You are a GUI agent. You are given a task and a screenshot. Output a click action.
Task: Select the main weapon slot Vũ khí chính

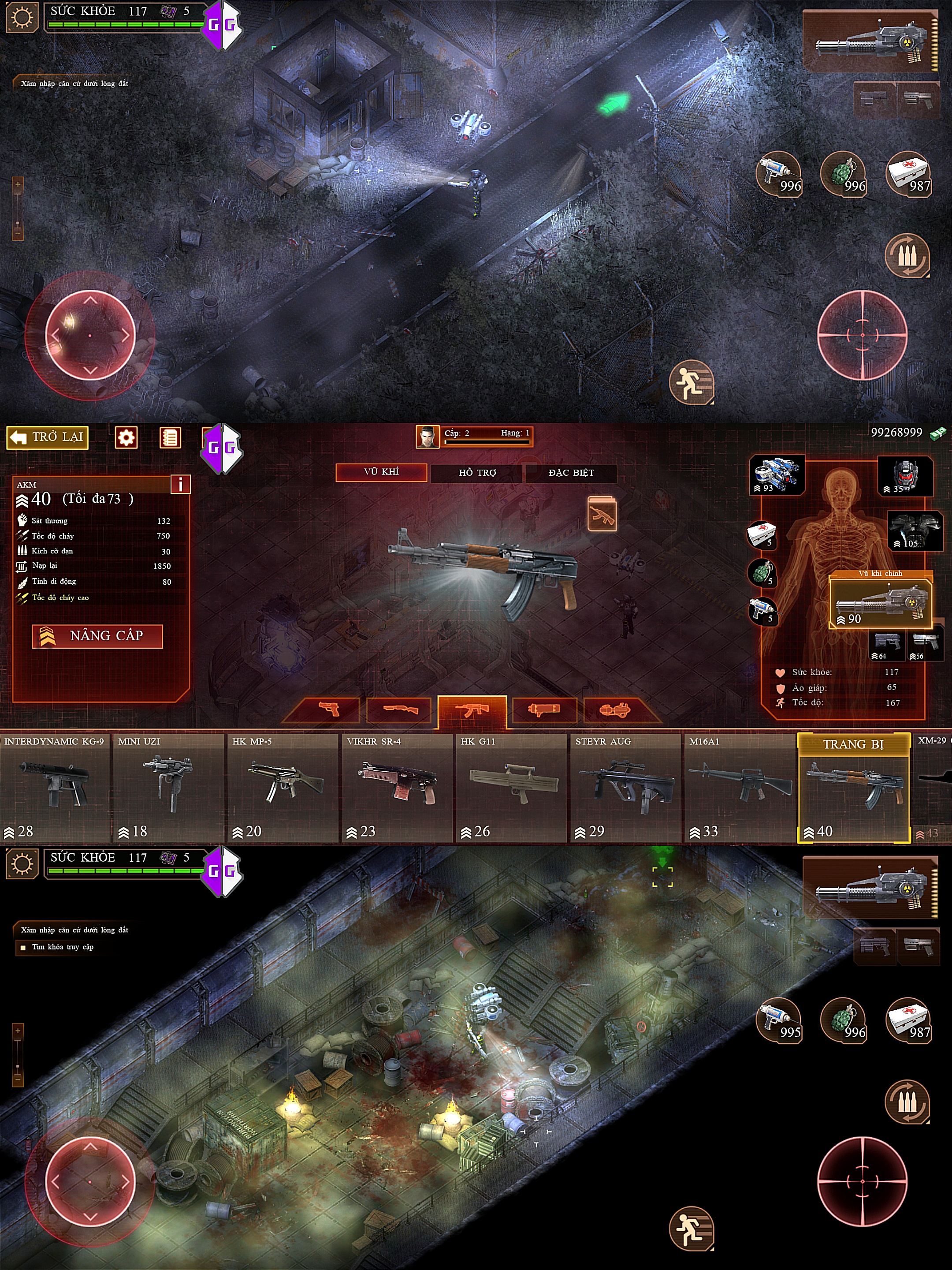pos(880,603)
